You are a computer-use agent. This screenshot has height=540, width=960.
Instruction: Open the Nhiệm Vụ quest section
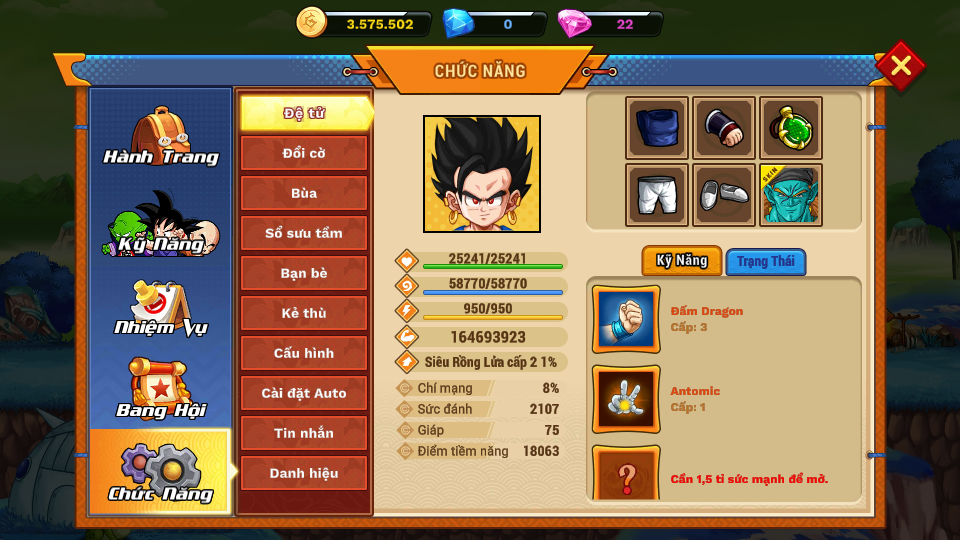[160, 308]
